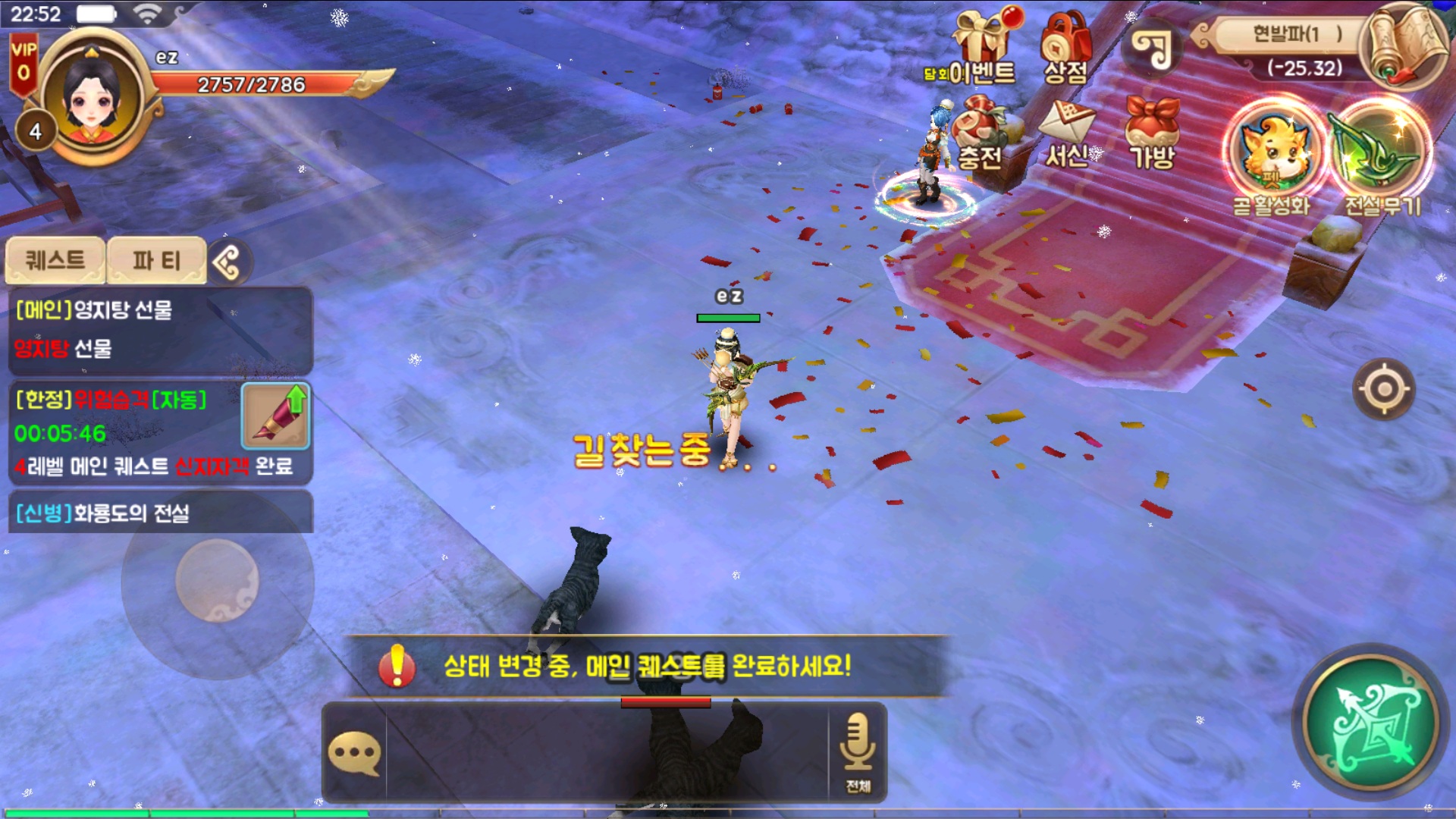Switch to the 퀘스트 tab
The width and height of the screenshot is (1456, 819).
coord(55,260)
